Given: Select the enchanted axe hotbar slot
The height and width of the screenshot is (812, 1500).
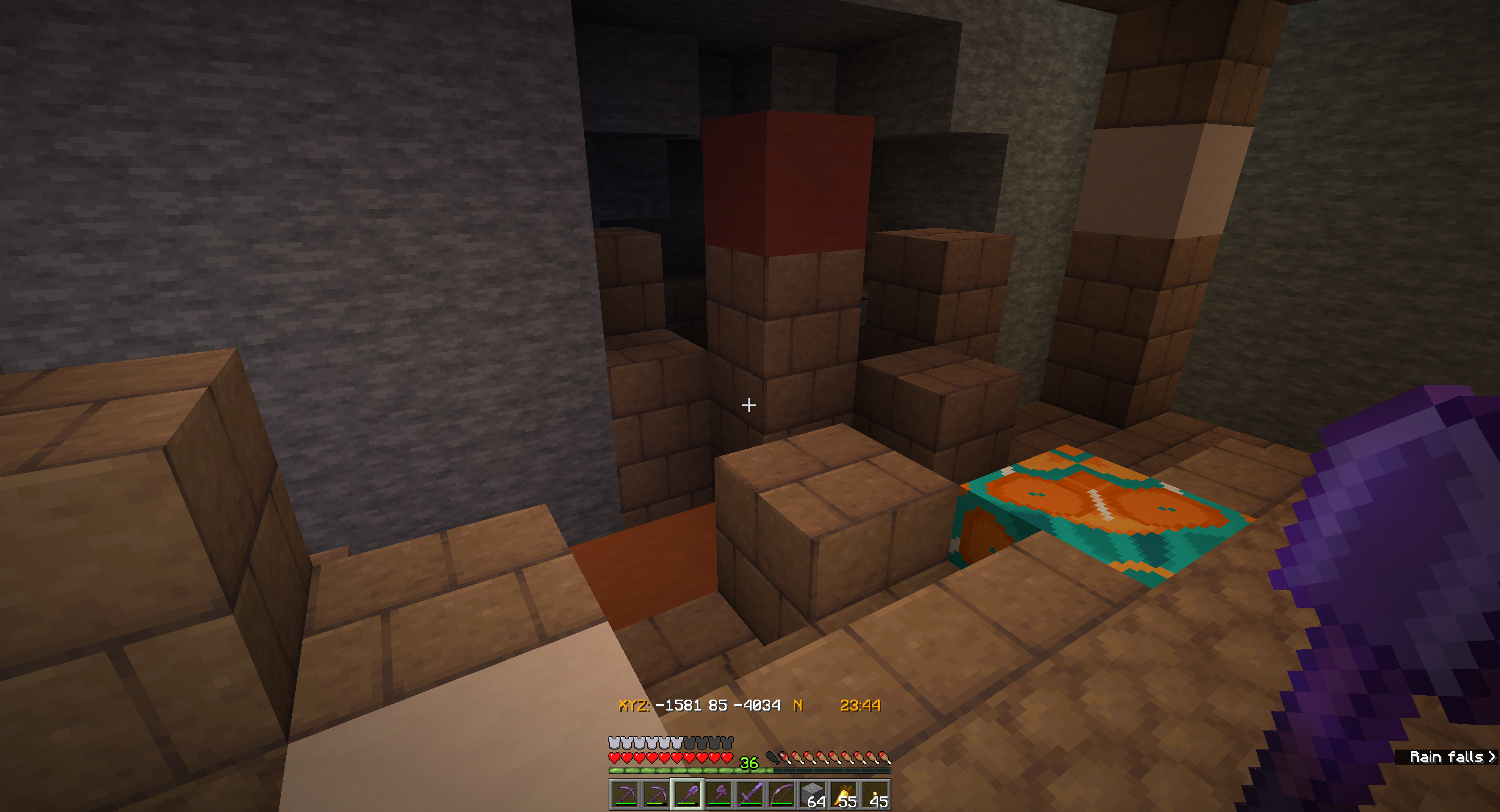Looking at the screenshot, I should tap(719, 794).
